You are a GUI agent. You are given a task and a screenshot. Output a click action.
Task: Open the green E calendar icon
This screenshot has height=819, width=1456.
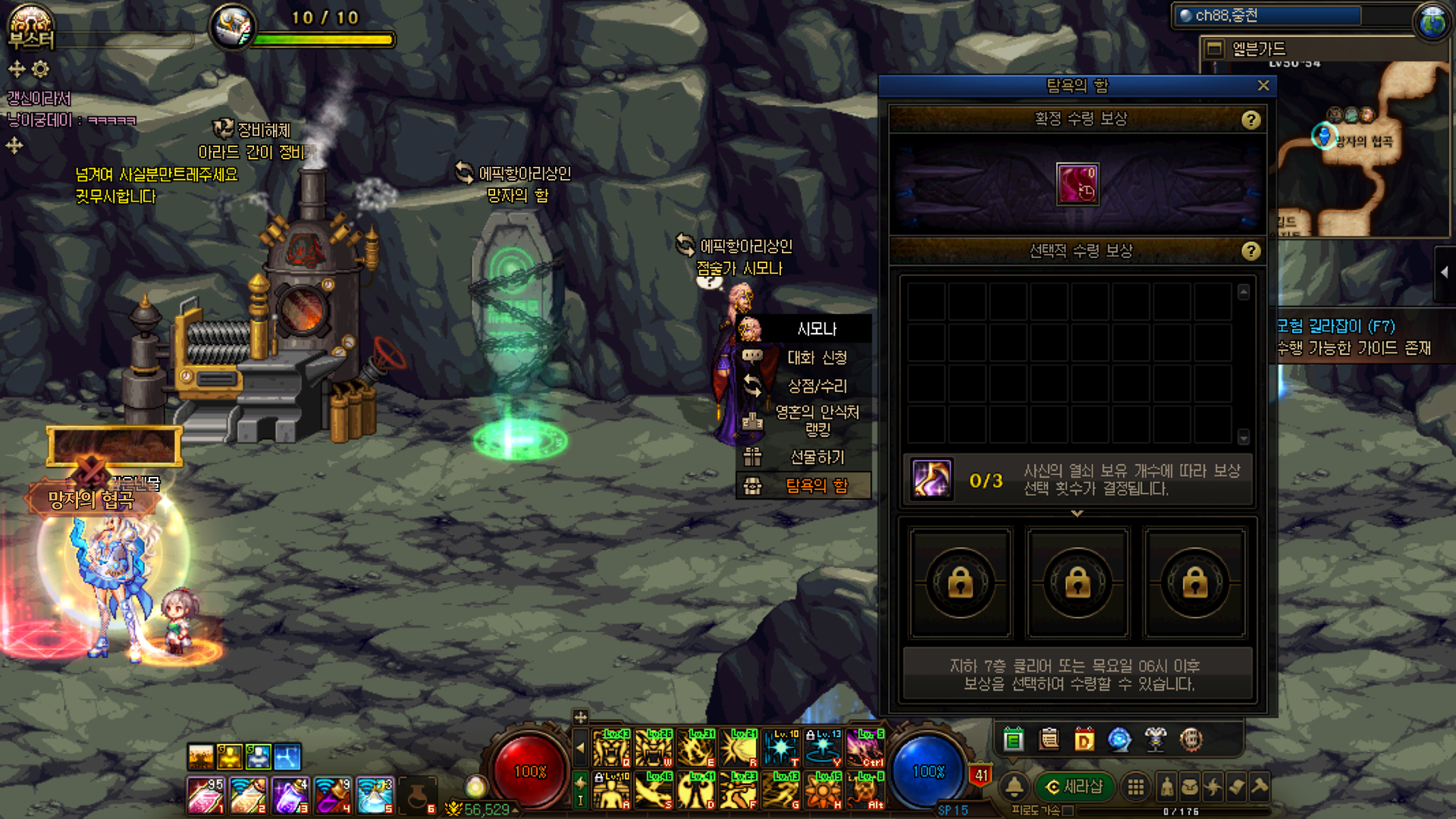tap(1013, 739)
